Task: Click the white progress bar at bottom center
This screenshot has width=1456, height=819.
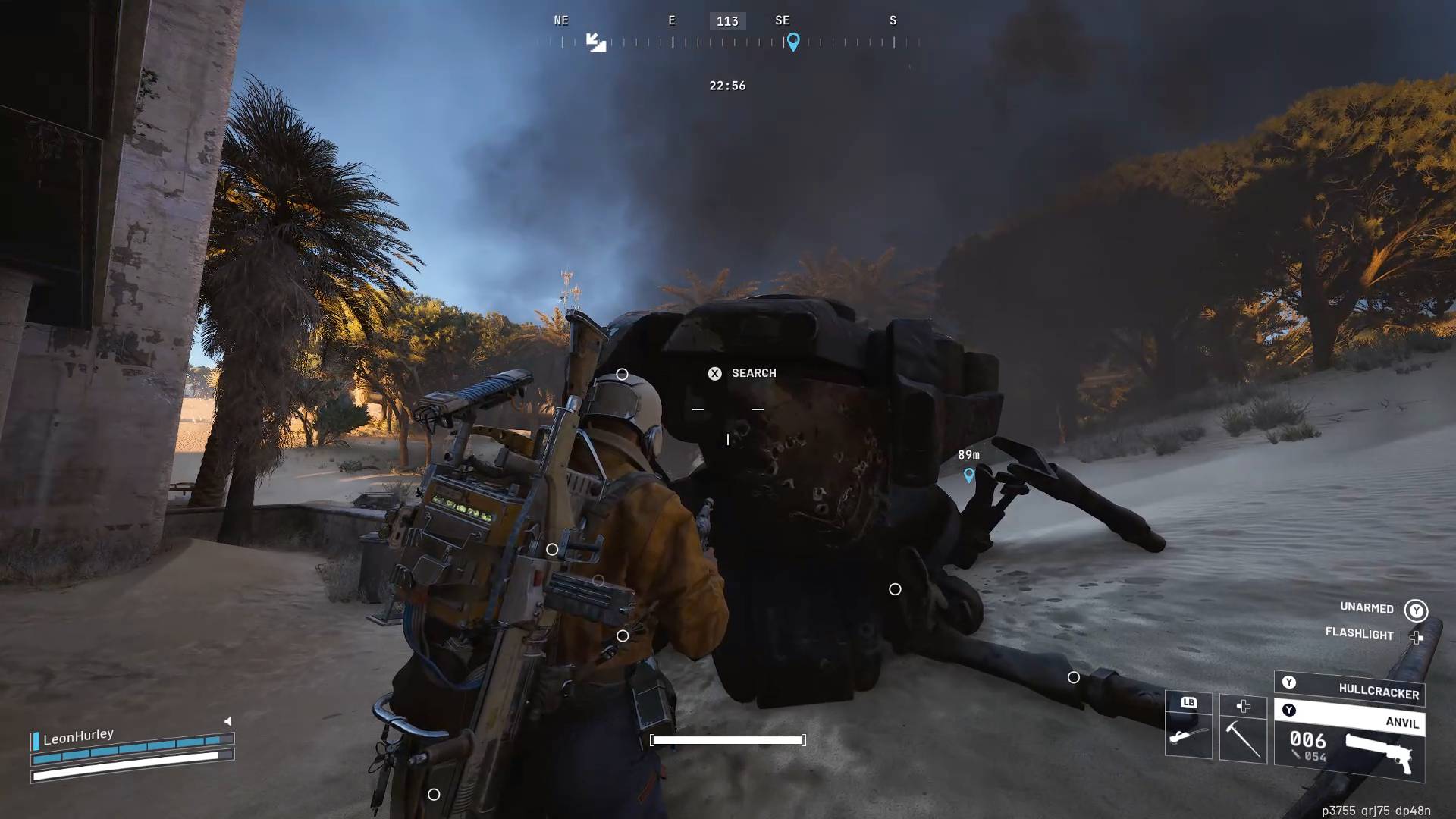Action: (x=726, y=740)
